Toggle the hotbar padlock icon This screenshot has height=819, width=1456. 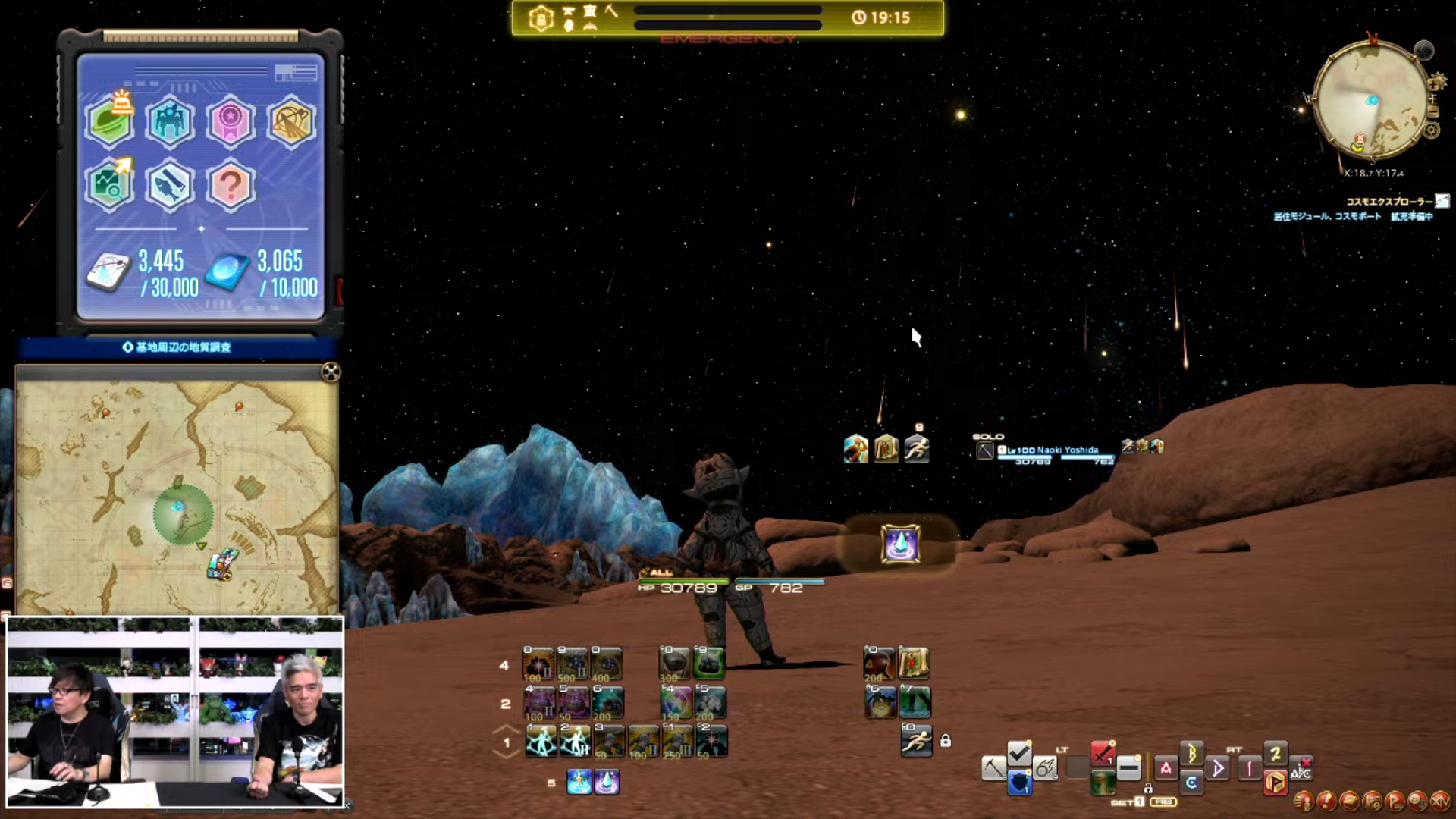pos(946,741)
